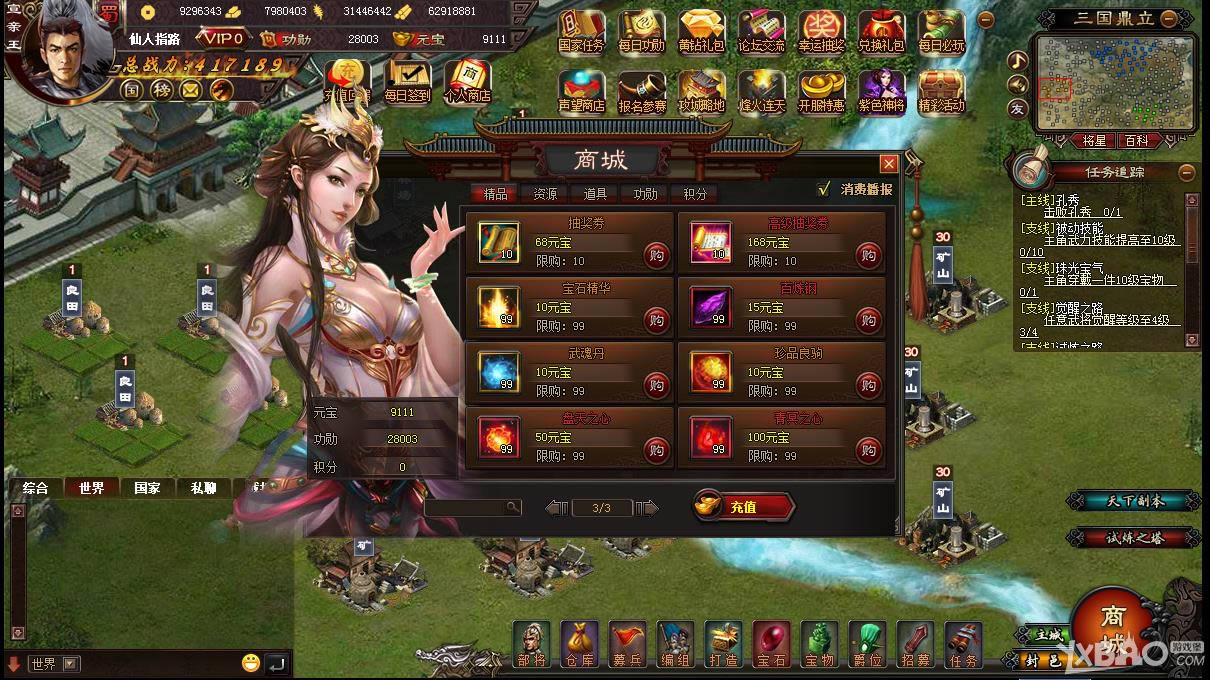The height and width of the screenshot is (680, 1210).
Task: Open the 每日签到 daily sign-in
Action: (x=407, y=82)
